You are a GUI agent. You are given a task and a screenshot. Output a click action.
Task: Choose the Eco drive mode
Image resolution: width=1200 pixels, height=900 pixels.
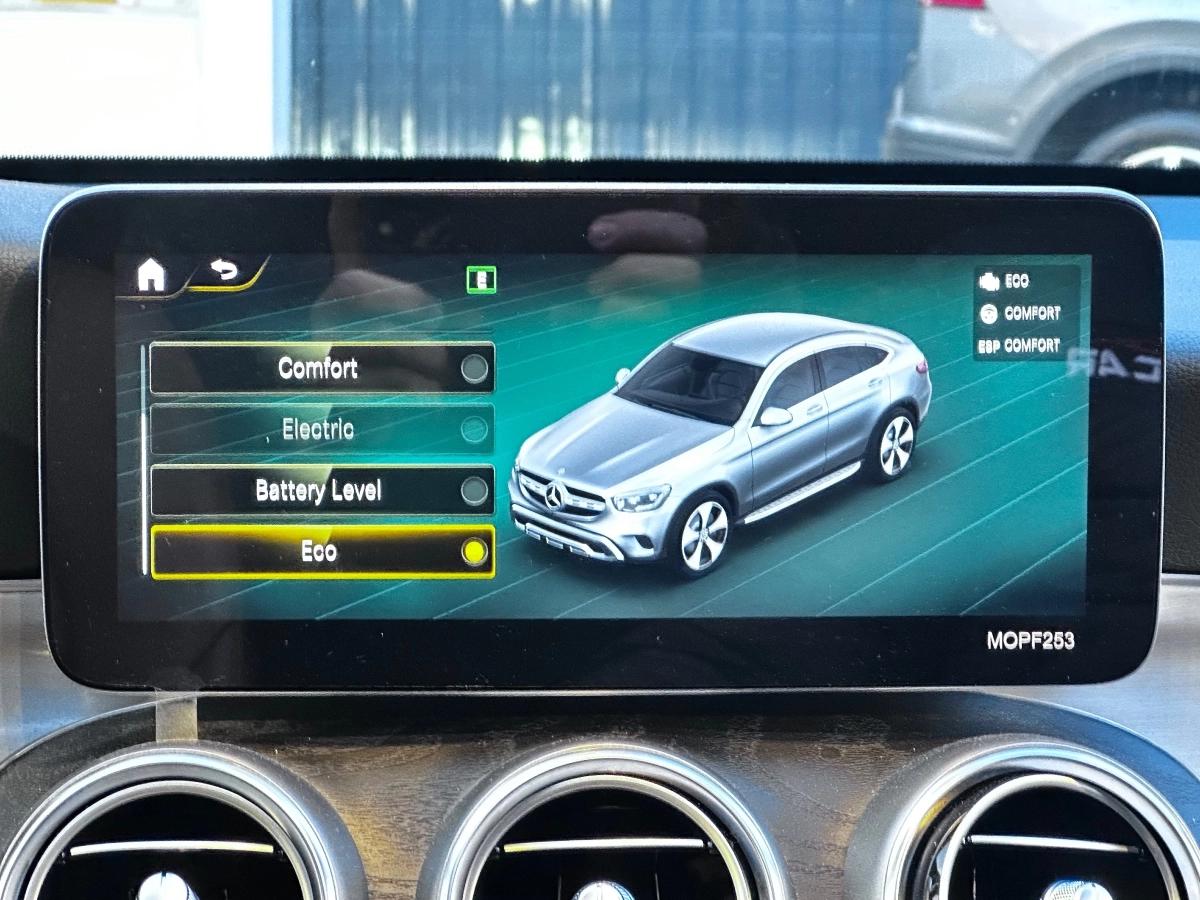[322, 552]
